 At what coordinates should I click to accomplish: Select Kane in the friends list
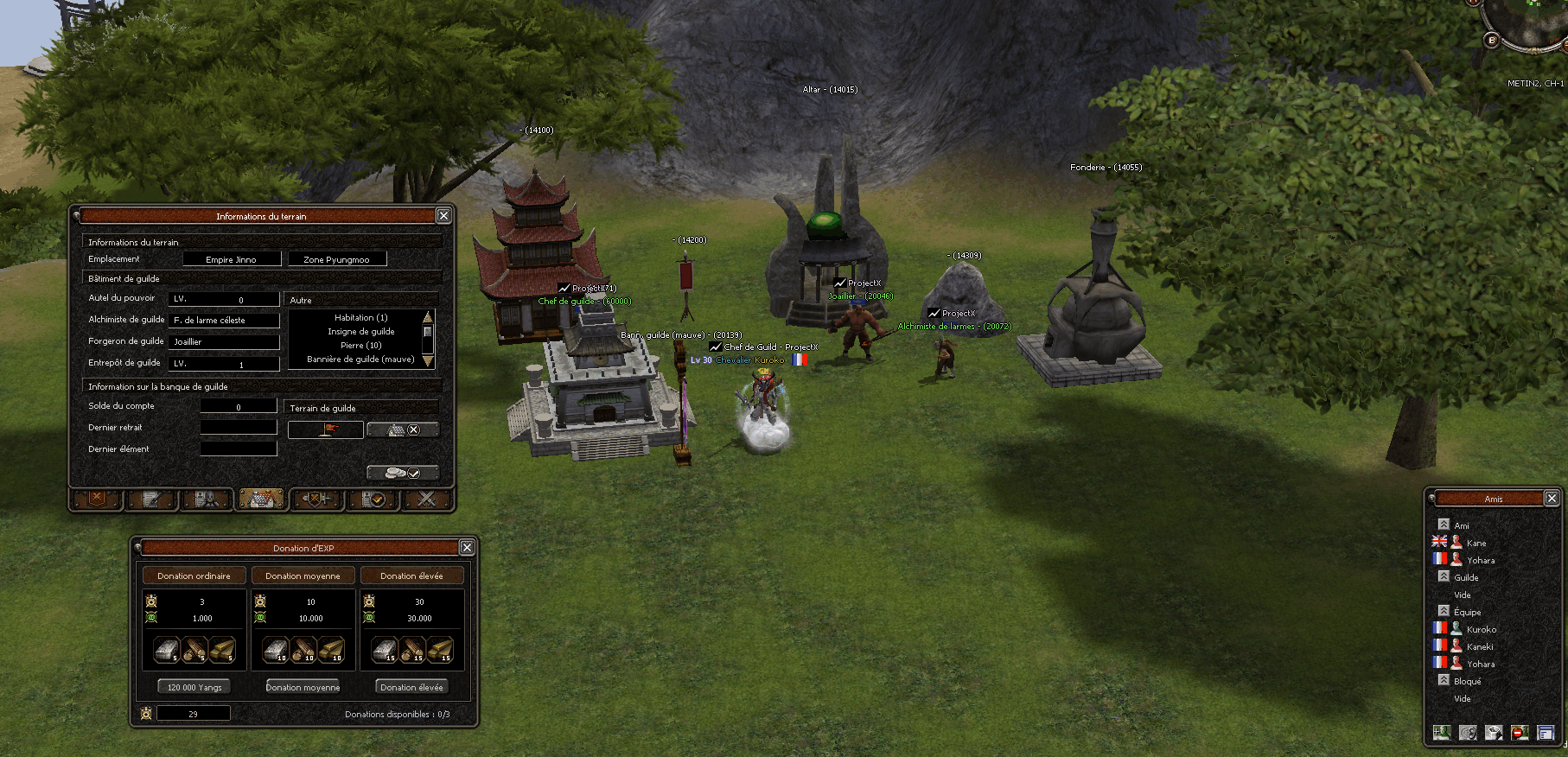click(1476, 543)
